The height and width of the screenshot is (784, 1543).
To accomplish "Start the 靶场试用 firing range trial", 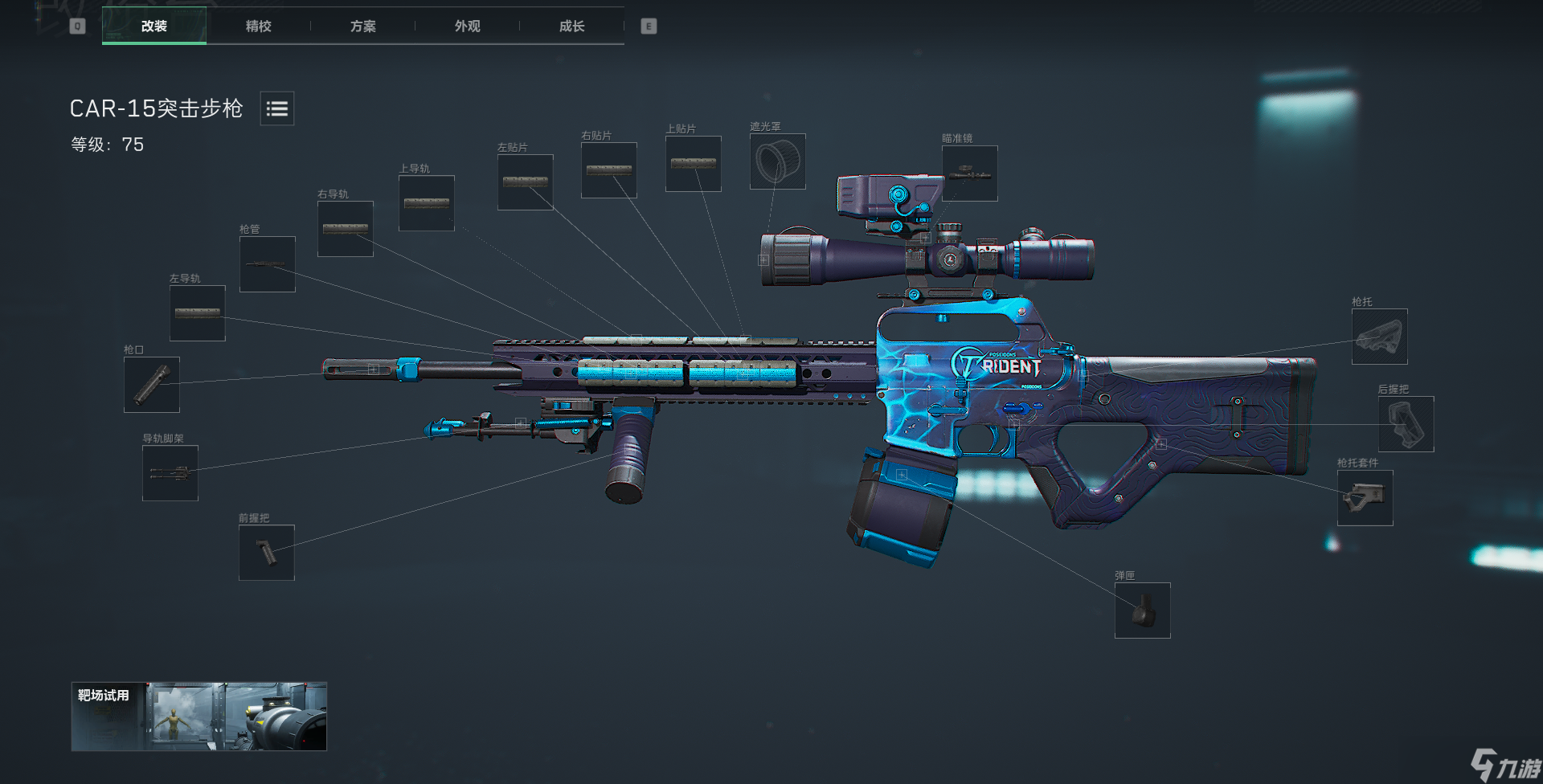I will pos(199,717).
